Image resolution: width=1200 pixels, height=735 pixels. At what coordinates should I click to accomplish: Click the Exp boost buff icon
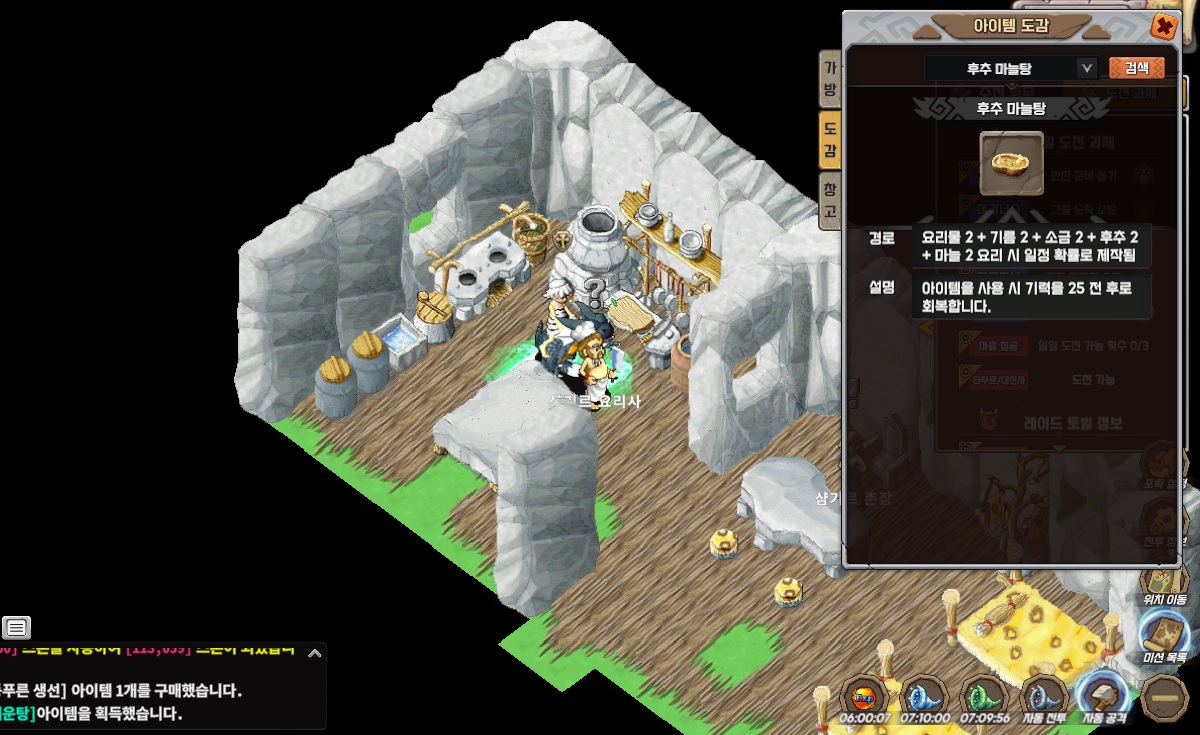[864, 695]
